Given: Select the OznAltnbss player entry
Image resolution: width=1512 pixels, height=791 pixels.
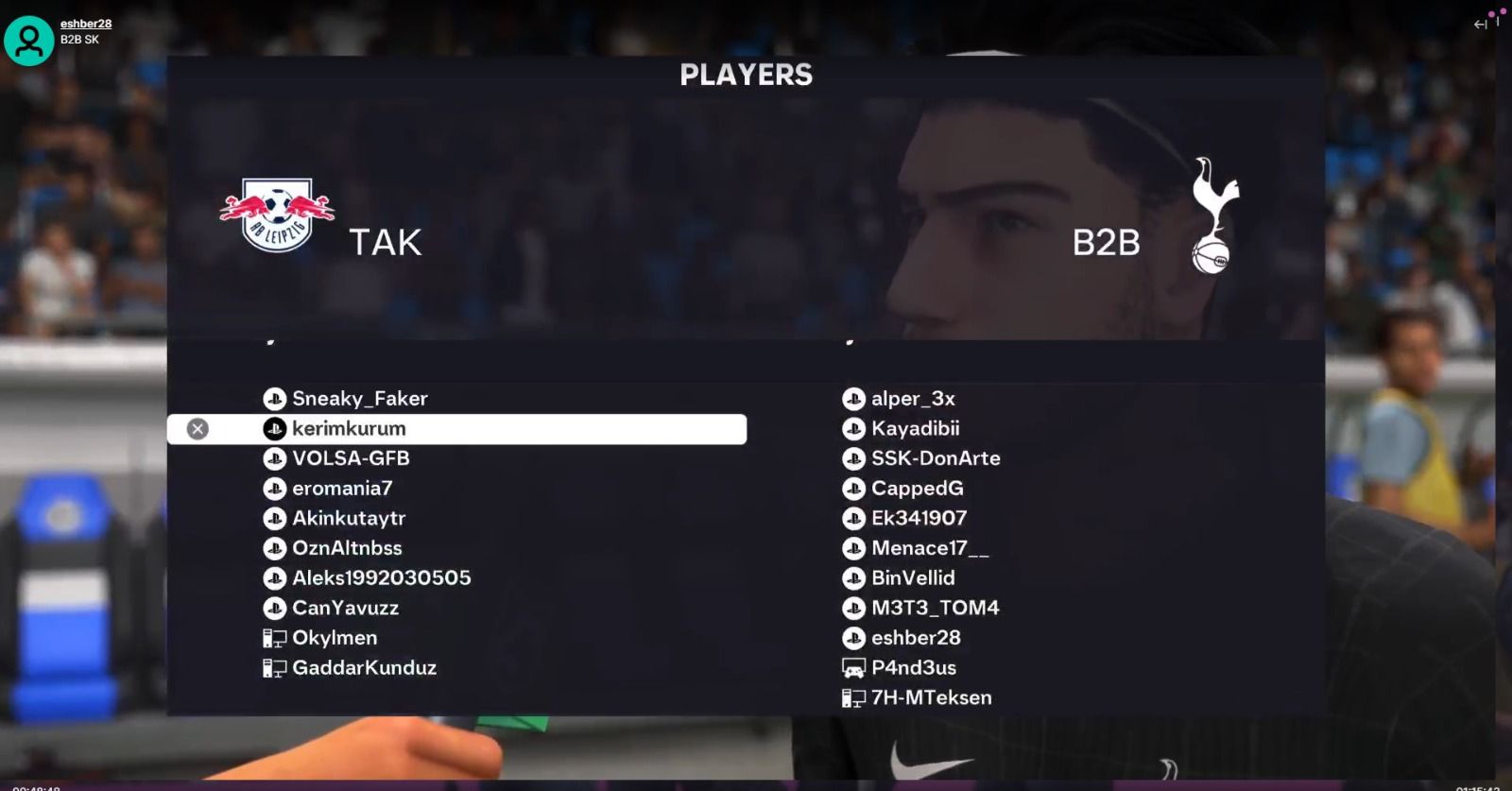Looking at the screenshot, I should click(x=347, y=548).
